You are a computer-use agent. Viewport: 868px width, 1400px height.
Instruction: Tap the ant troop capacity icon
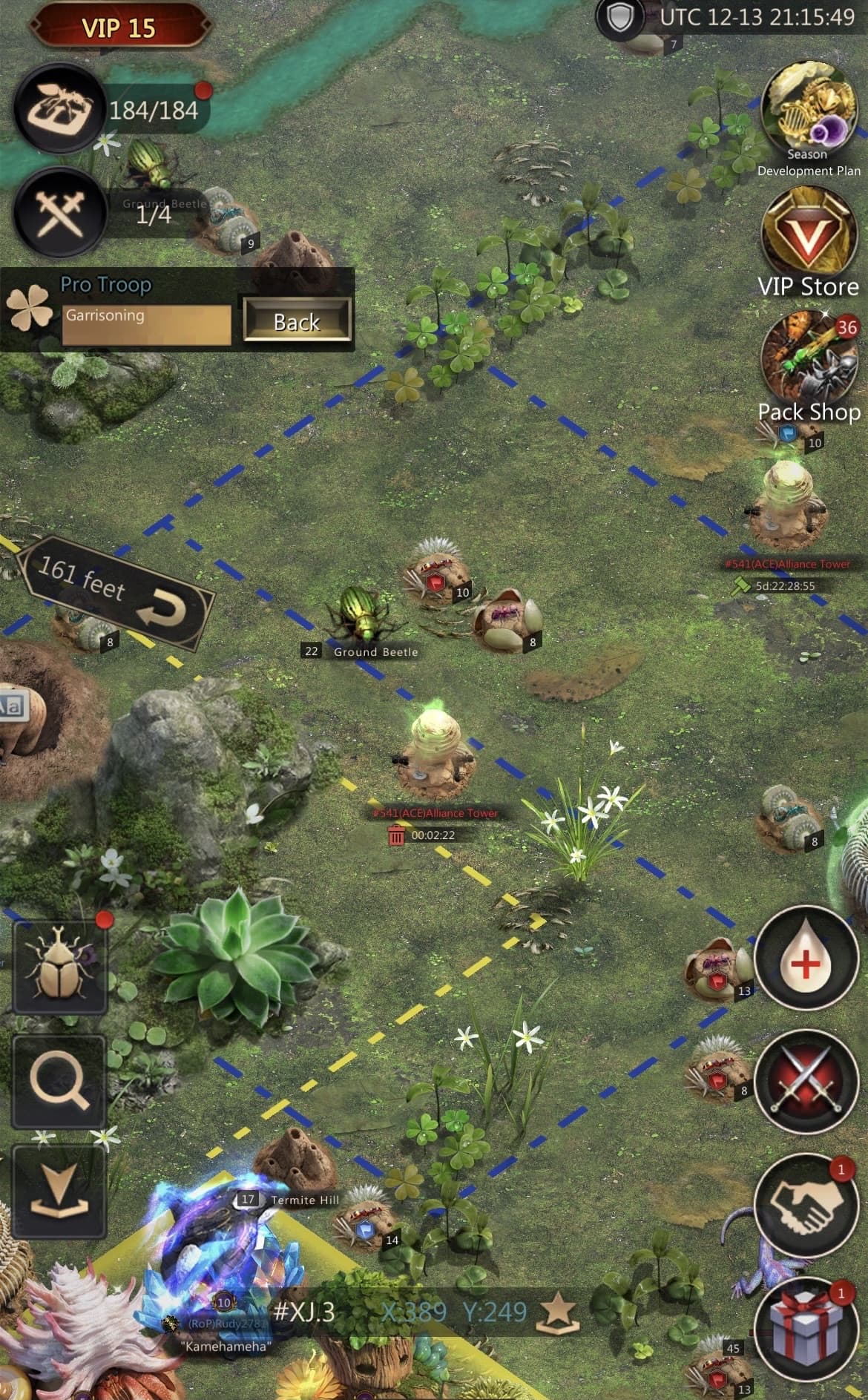(x=58, y=109)
